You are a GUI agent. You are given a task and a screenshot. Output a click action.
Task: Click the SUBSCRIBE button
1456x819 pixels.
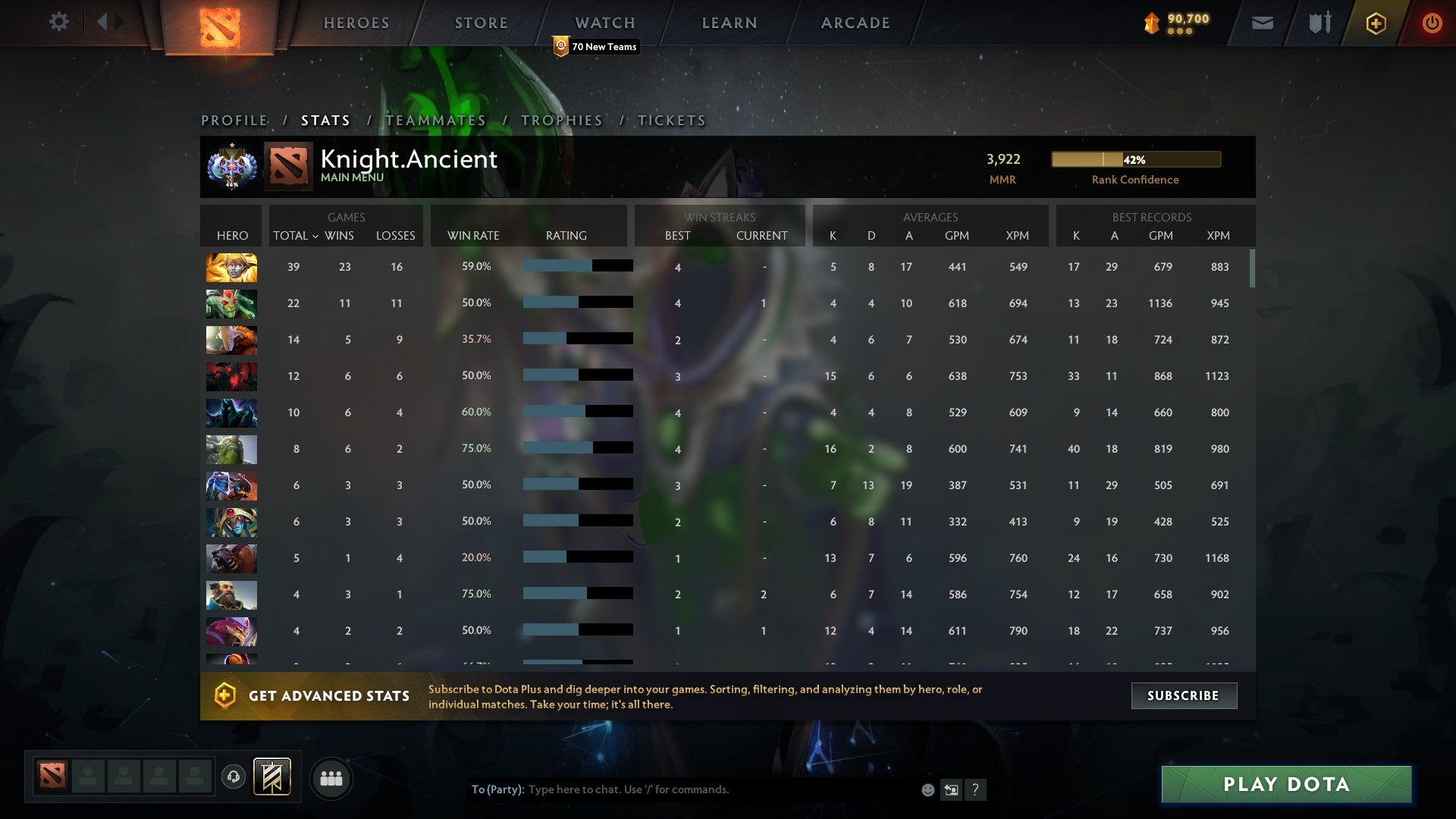1183,695
